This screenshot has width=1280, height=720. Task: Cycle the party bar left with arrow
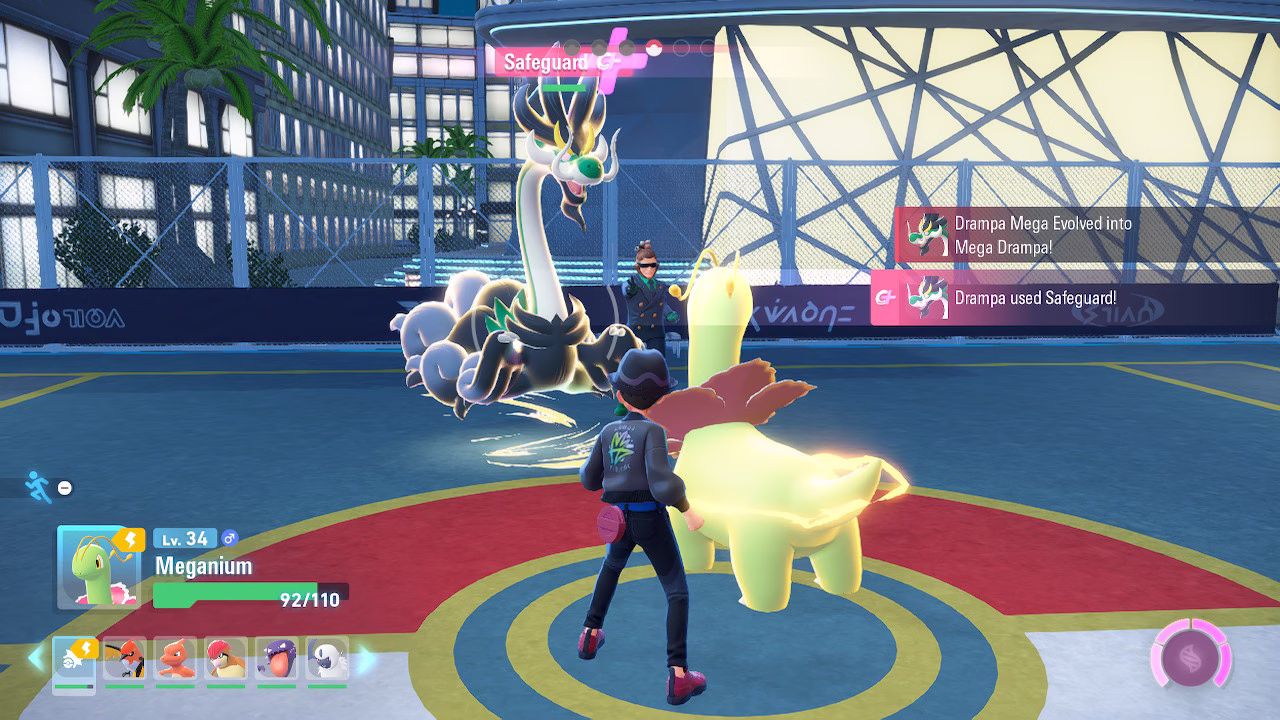[36, 659]
